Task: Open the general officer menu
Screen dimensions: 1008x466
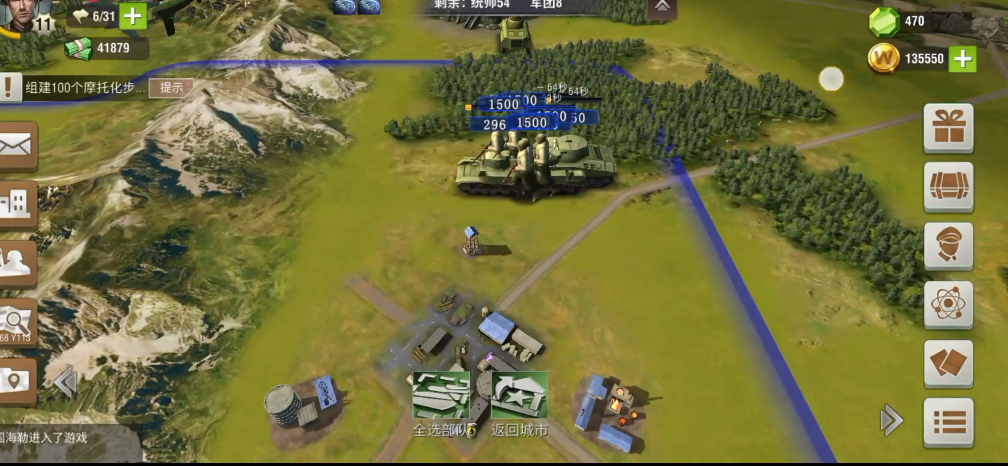Action: point(948,246)
